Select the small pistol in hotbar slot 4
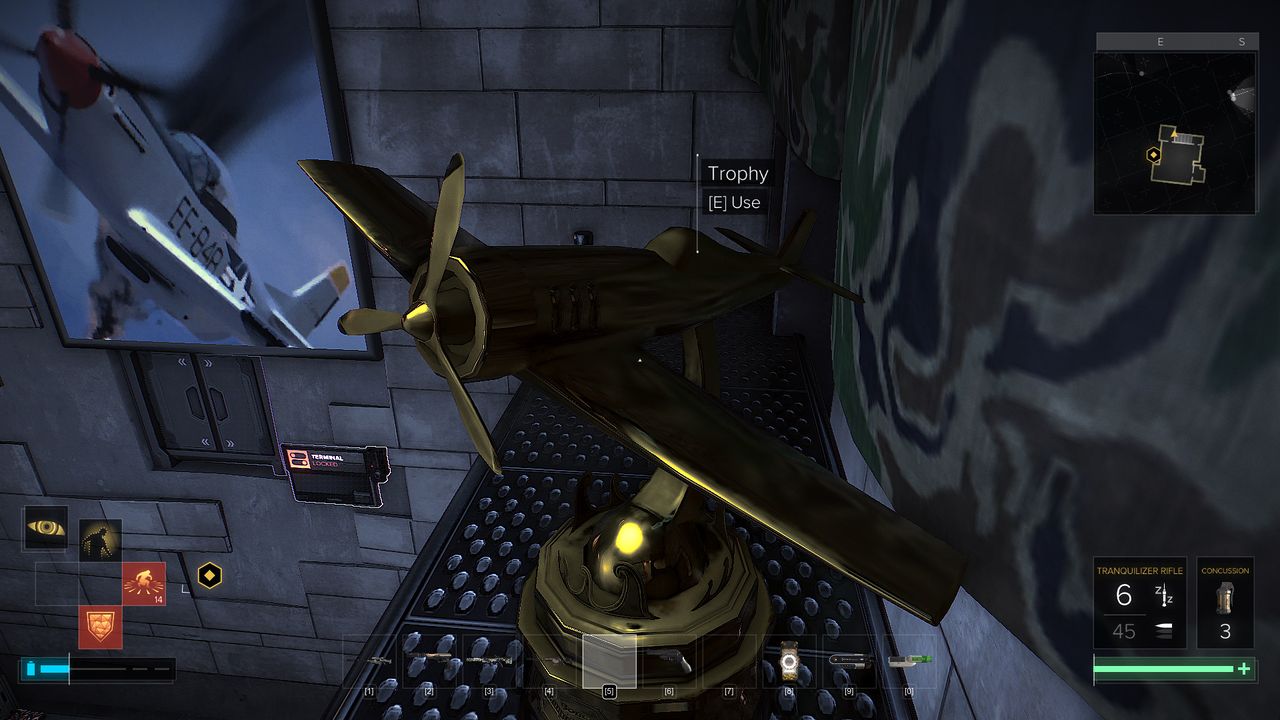This screenshot has width=1280, height=720. tap(549, 661)
